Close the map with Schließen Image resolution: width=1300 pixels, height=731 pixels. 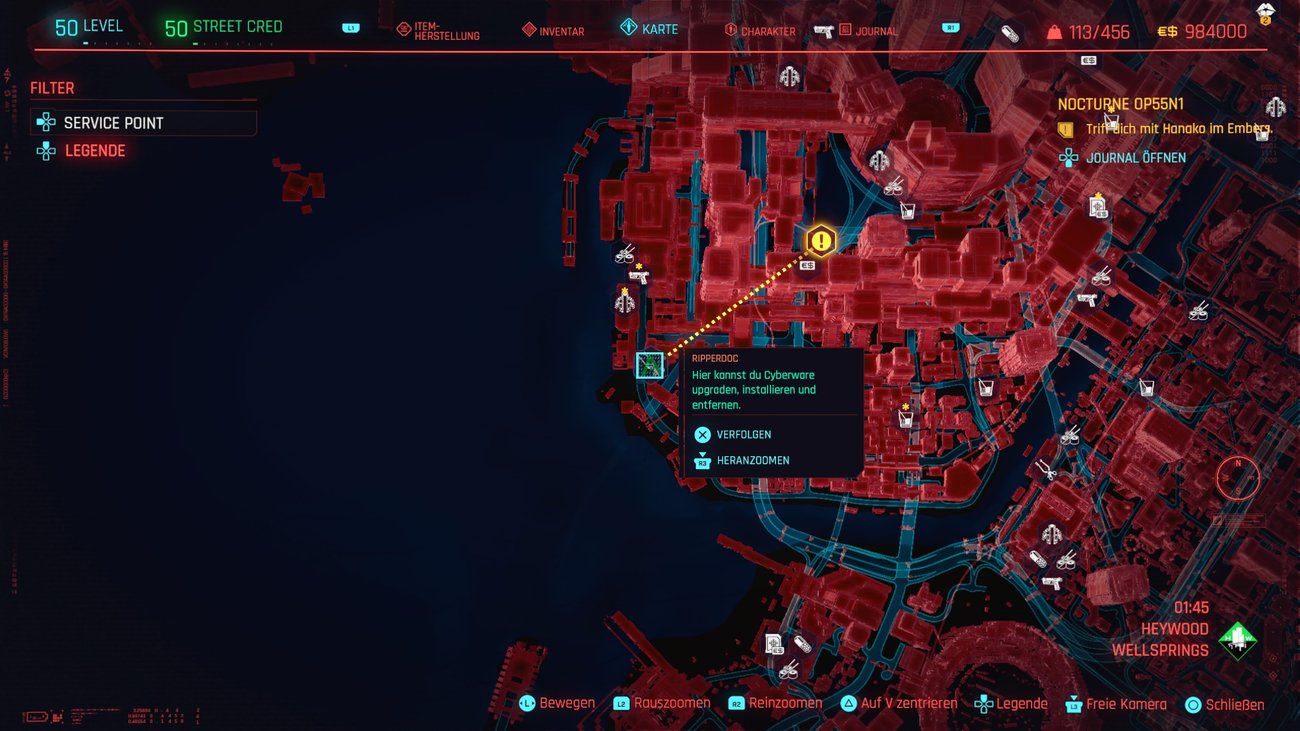point(1234,704)
